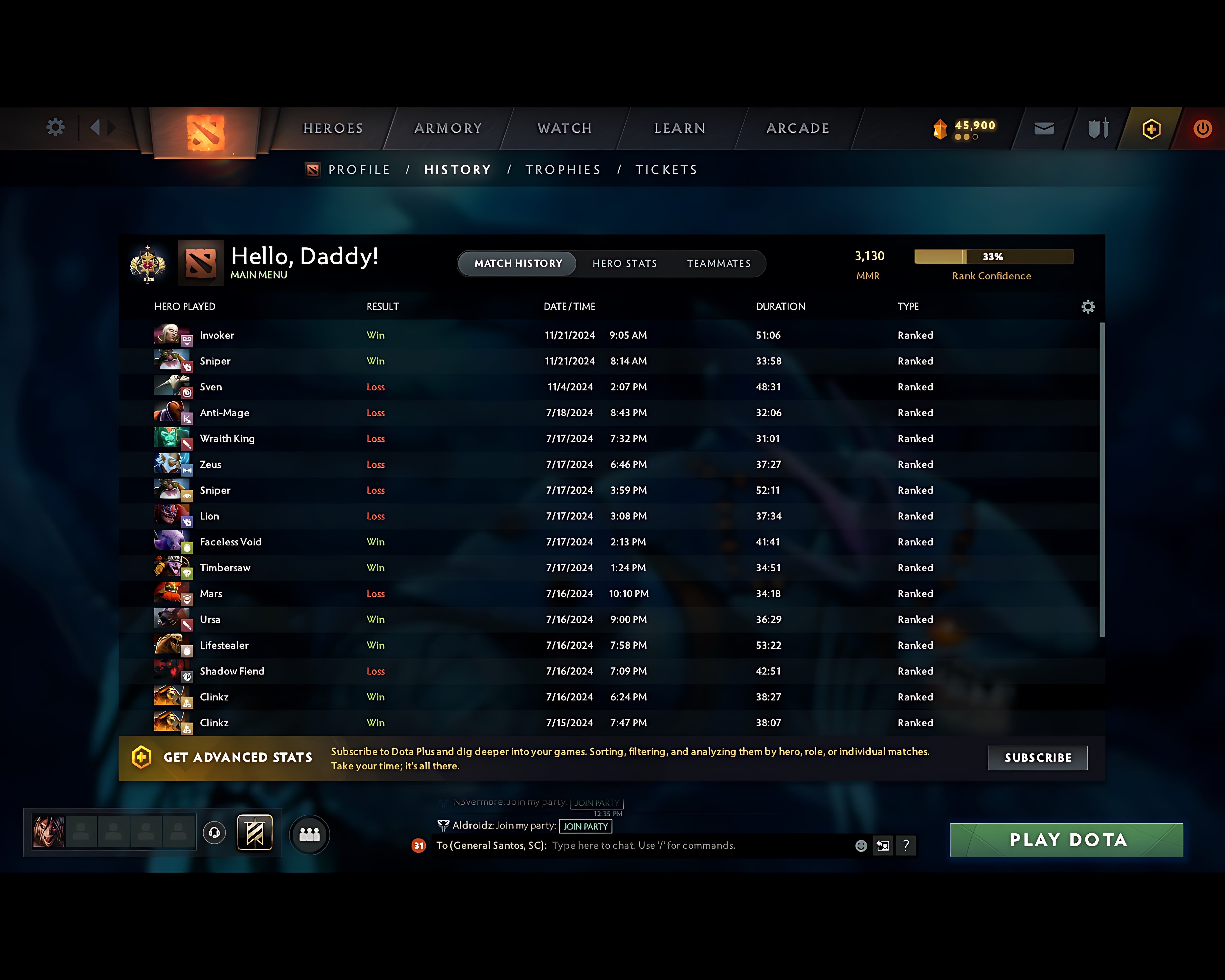The width and height of the screenshot is (1225, 980).
Task: Open the voice chat headset icon
Action: (214, 832)
